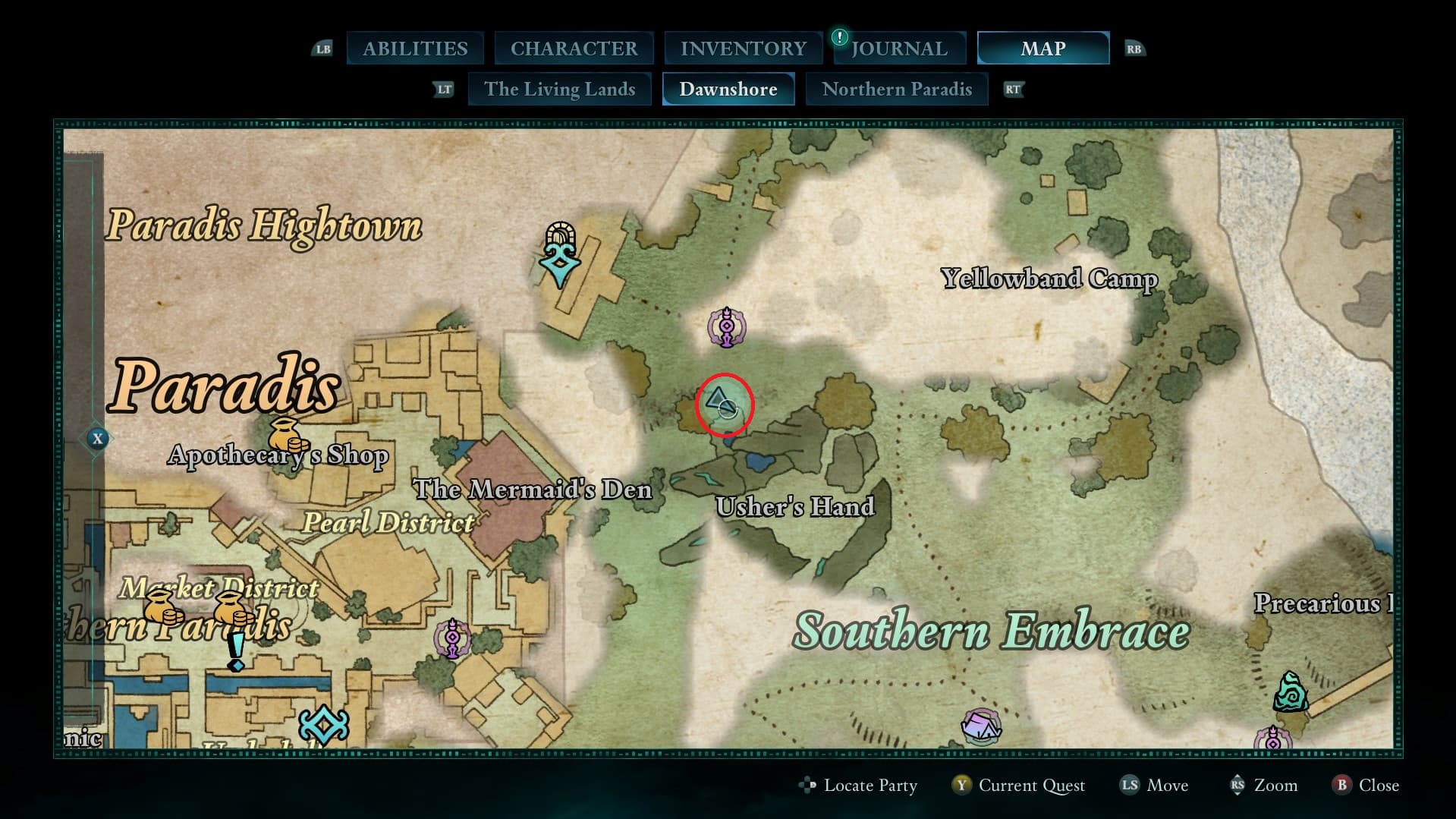This screenshot has width=1456, height=819.
Task: Open the JOURNAL tab with notification
Action: coord(898,48)
